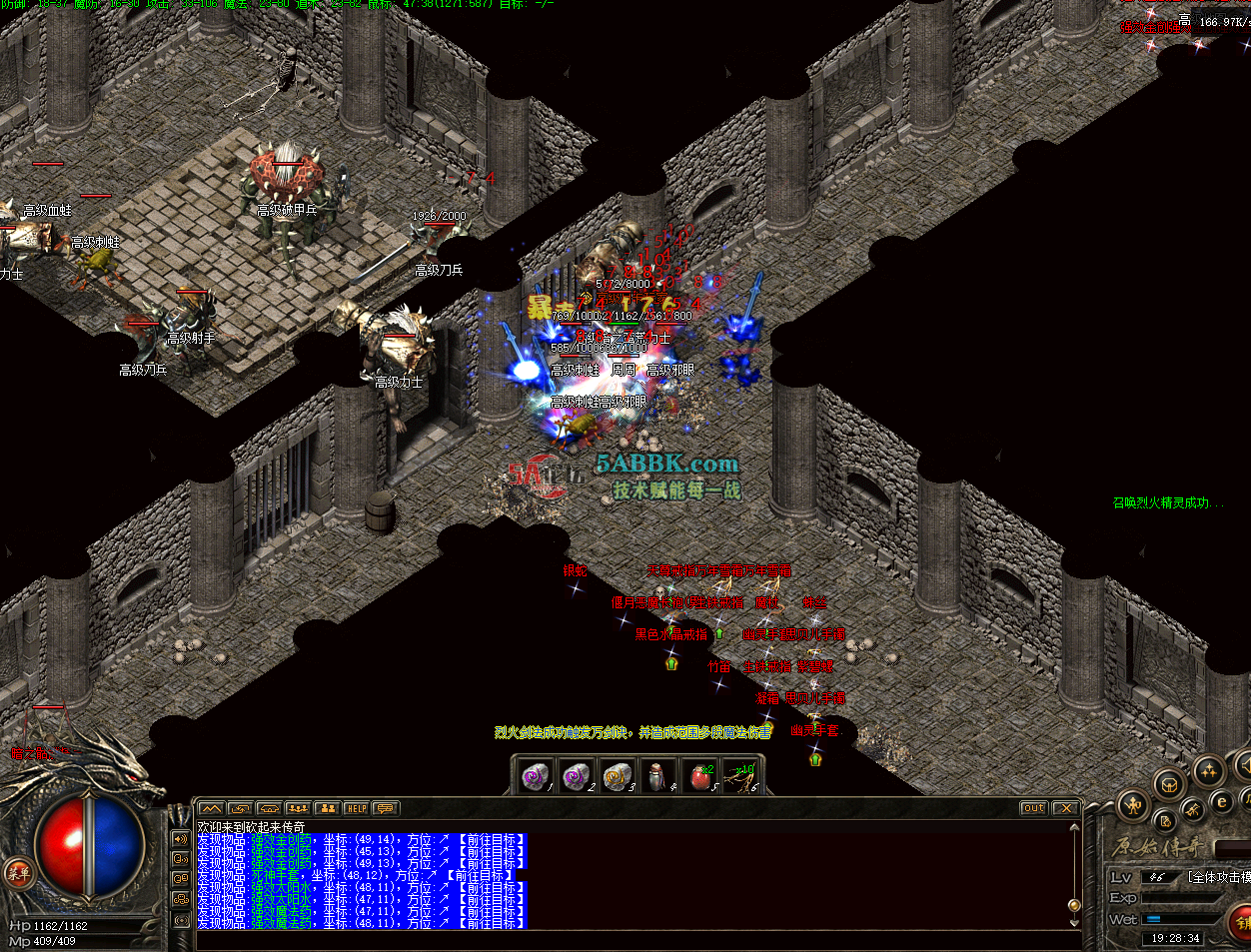Use the branch item in hotbar slot 6
This screenshot has width=1251, height=952.
click(740, 776)
